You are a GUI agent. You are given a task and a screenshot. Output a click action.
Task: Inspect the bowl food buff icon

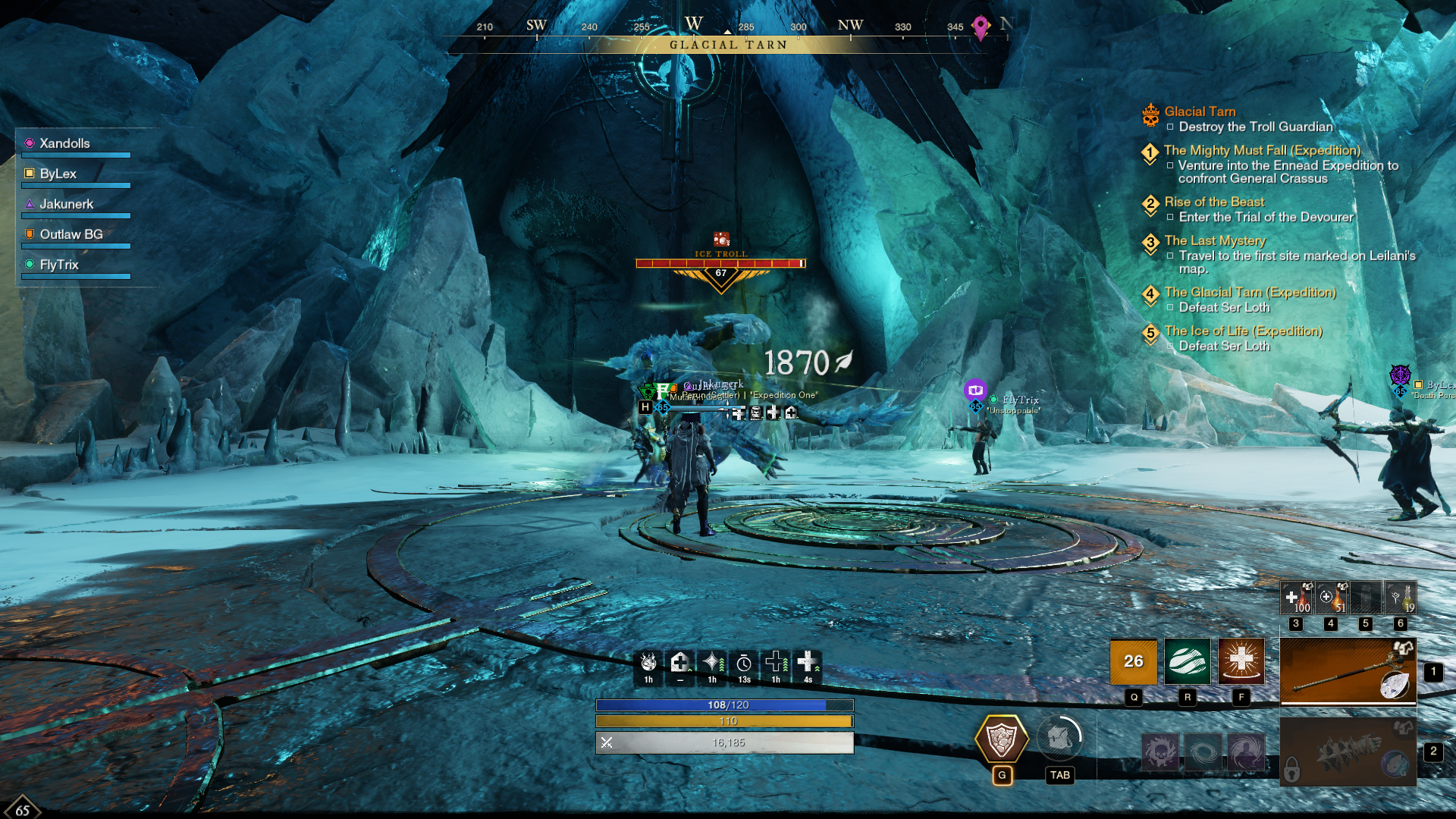(x=648, y=663)
